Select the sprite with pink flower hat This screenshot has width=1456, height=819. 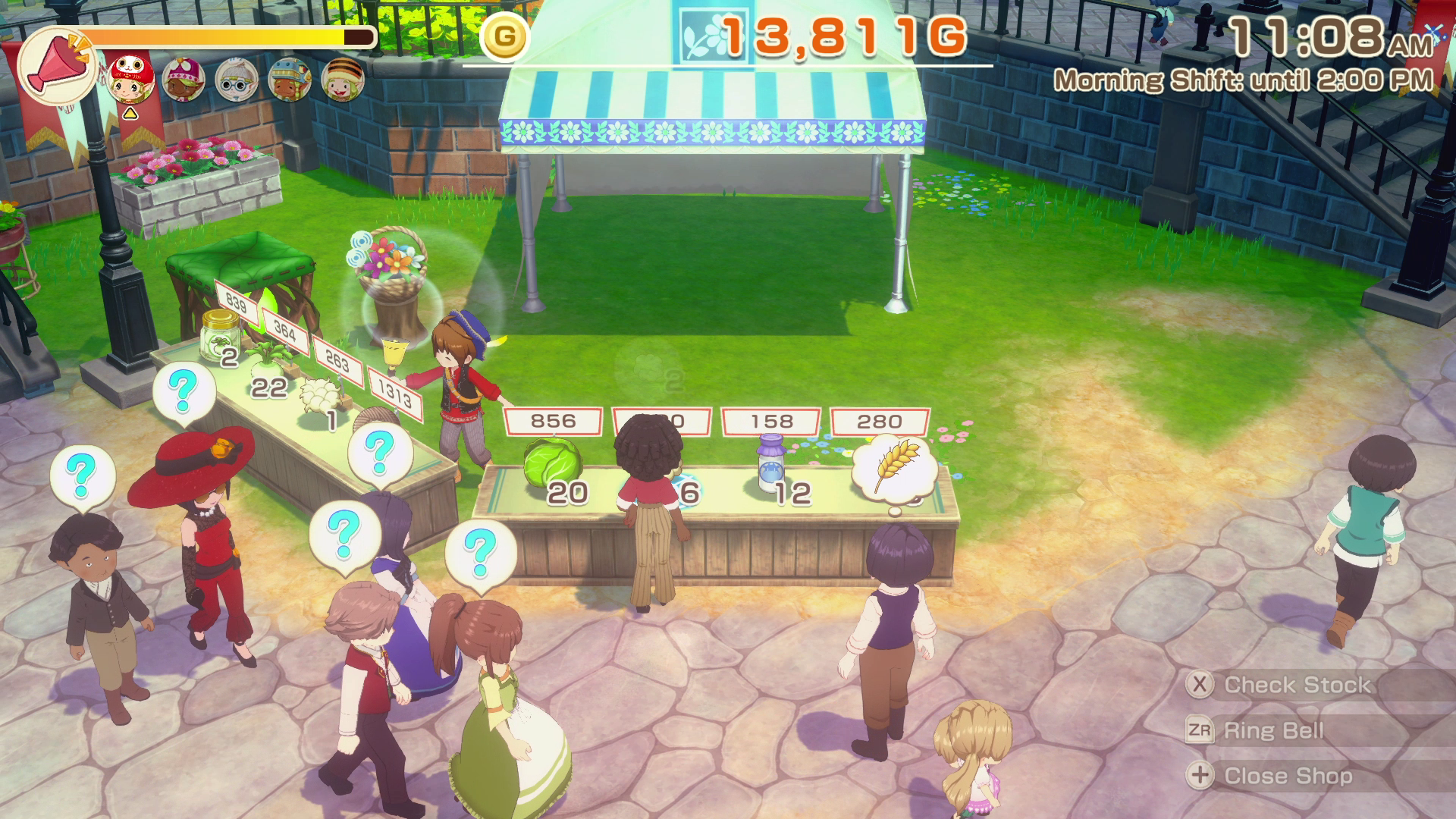coord(184,79)
